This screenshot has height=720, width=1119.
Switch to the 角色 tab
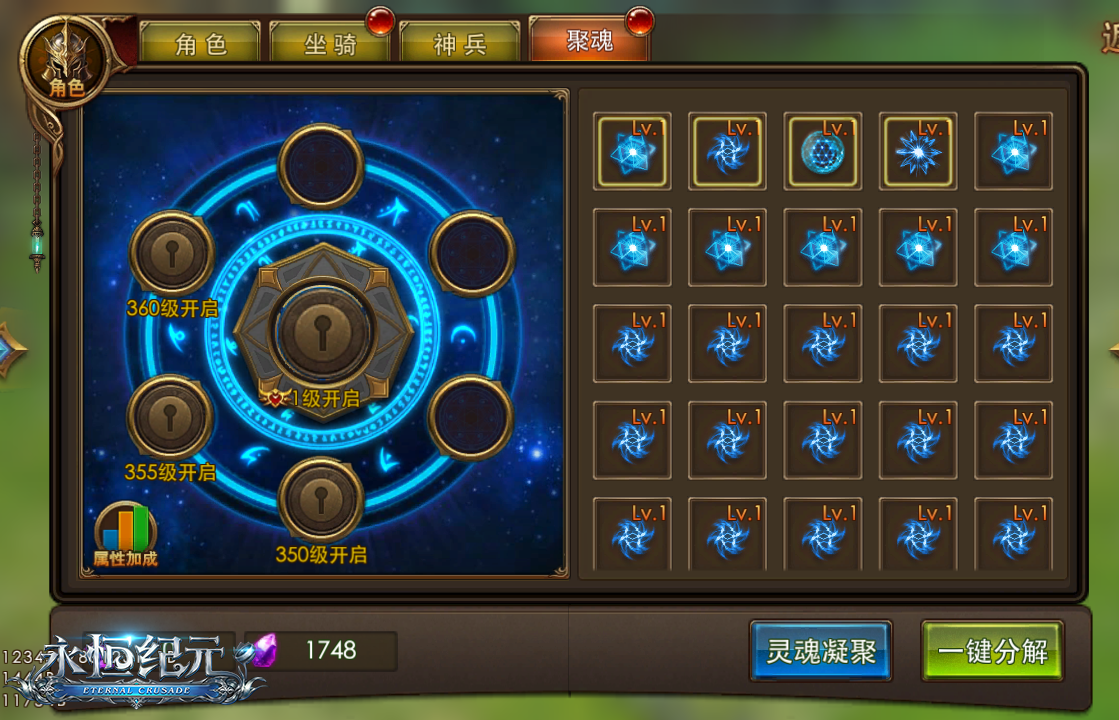[200, 43]
